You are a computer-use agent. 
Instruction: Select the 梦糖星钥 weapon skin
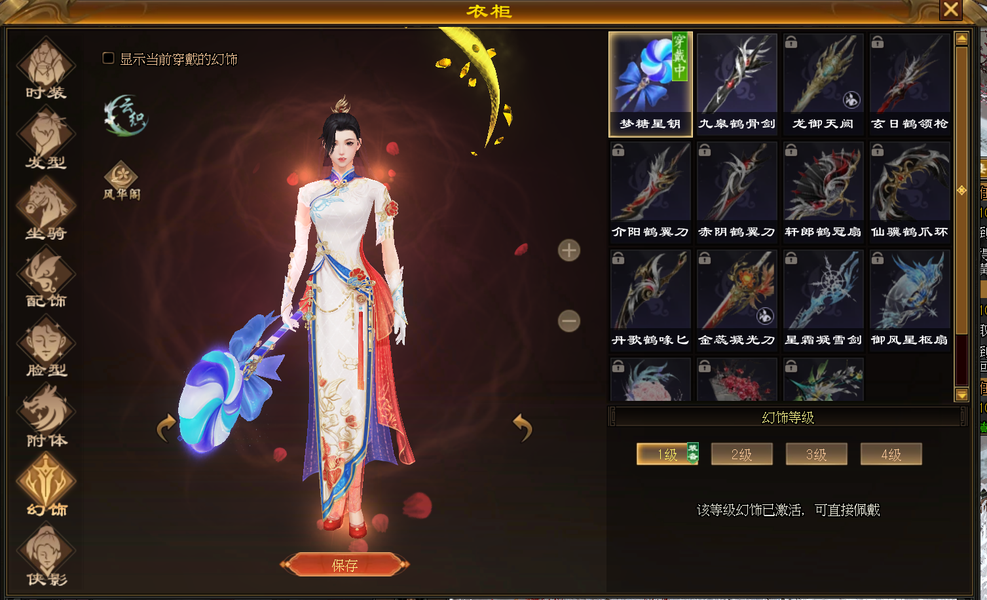click(x=650, y=84)
